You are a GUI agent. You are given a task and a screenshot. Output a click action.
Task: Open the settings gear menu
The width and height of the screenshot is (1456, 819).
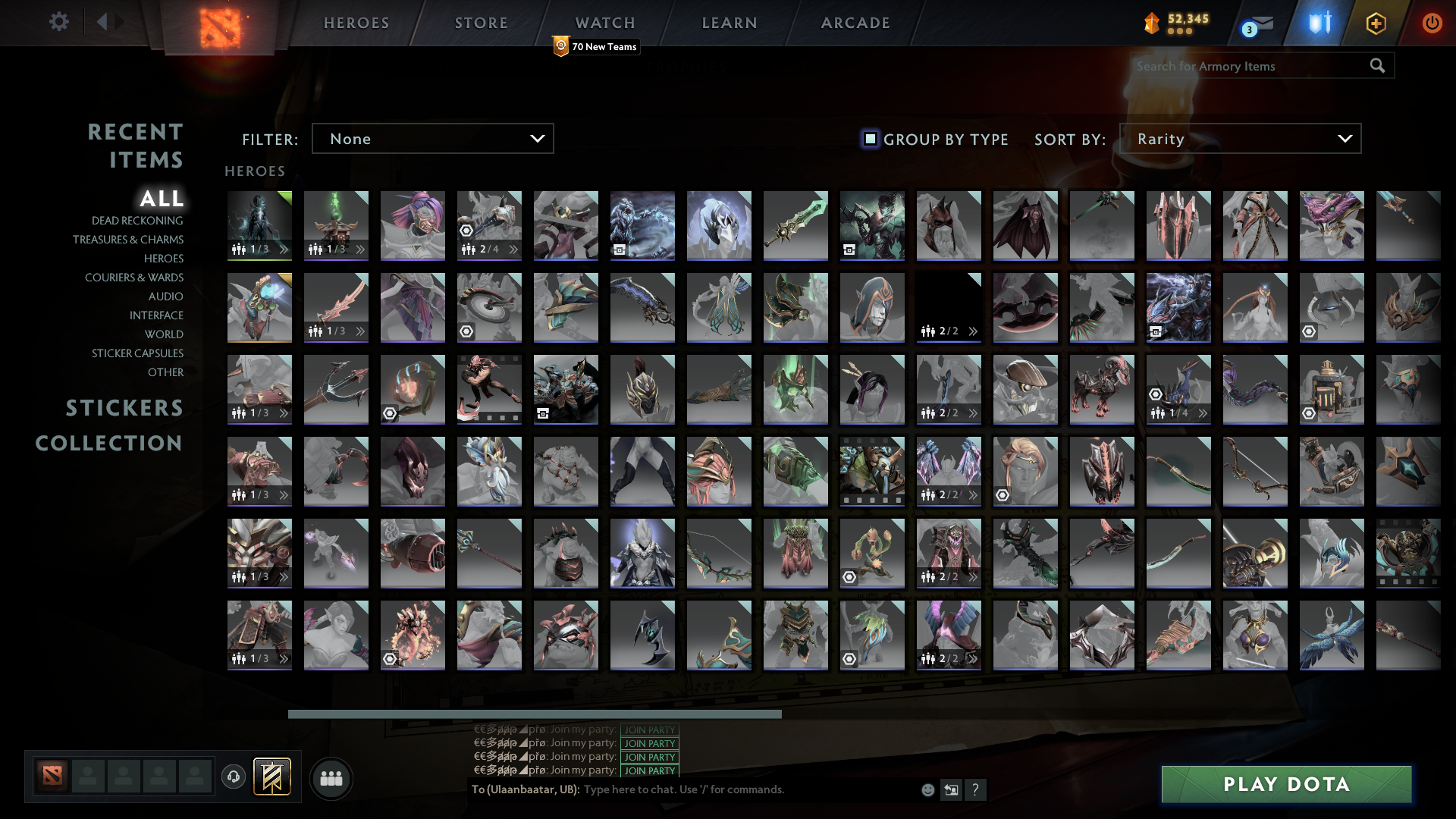coord(59,22)
